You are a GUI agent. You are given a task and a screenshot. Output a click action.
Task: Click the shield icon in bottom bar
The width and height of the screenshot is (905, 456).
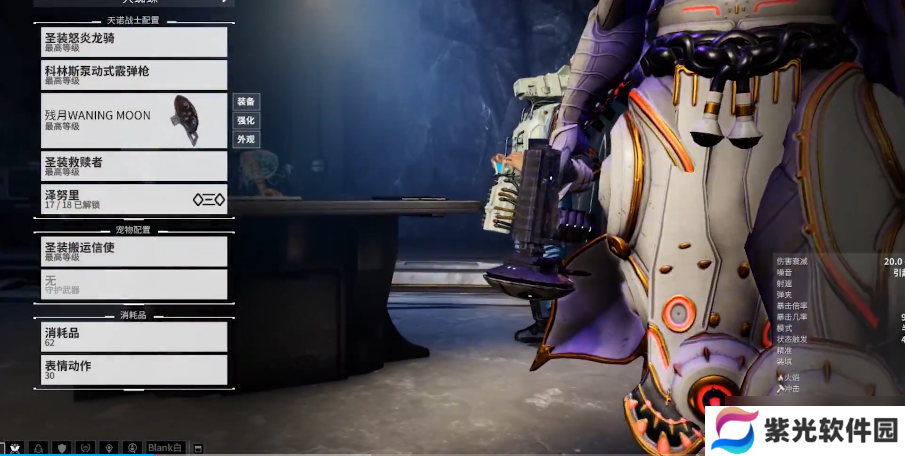pos(62,448)
